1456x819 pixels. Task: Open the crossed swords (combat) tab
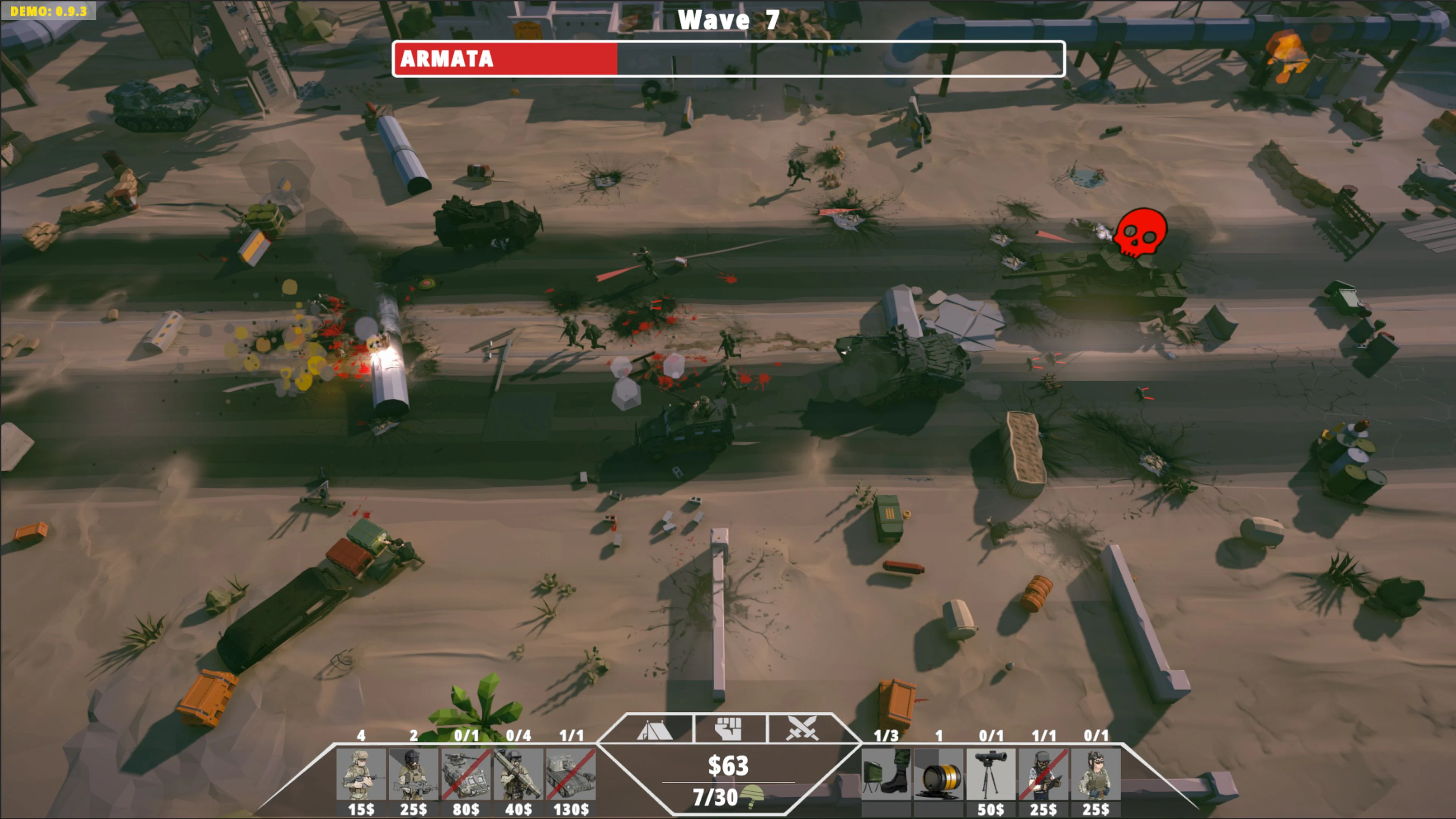(x=803, y=729)
